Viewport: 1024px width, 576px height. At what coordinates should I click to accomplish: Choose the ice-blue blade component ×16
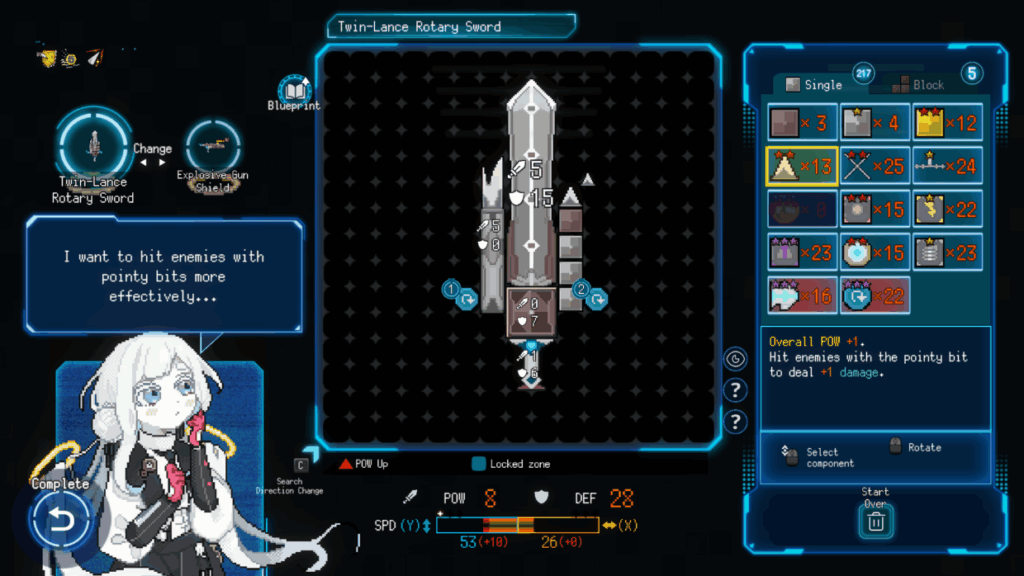point(802,295)
